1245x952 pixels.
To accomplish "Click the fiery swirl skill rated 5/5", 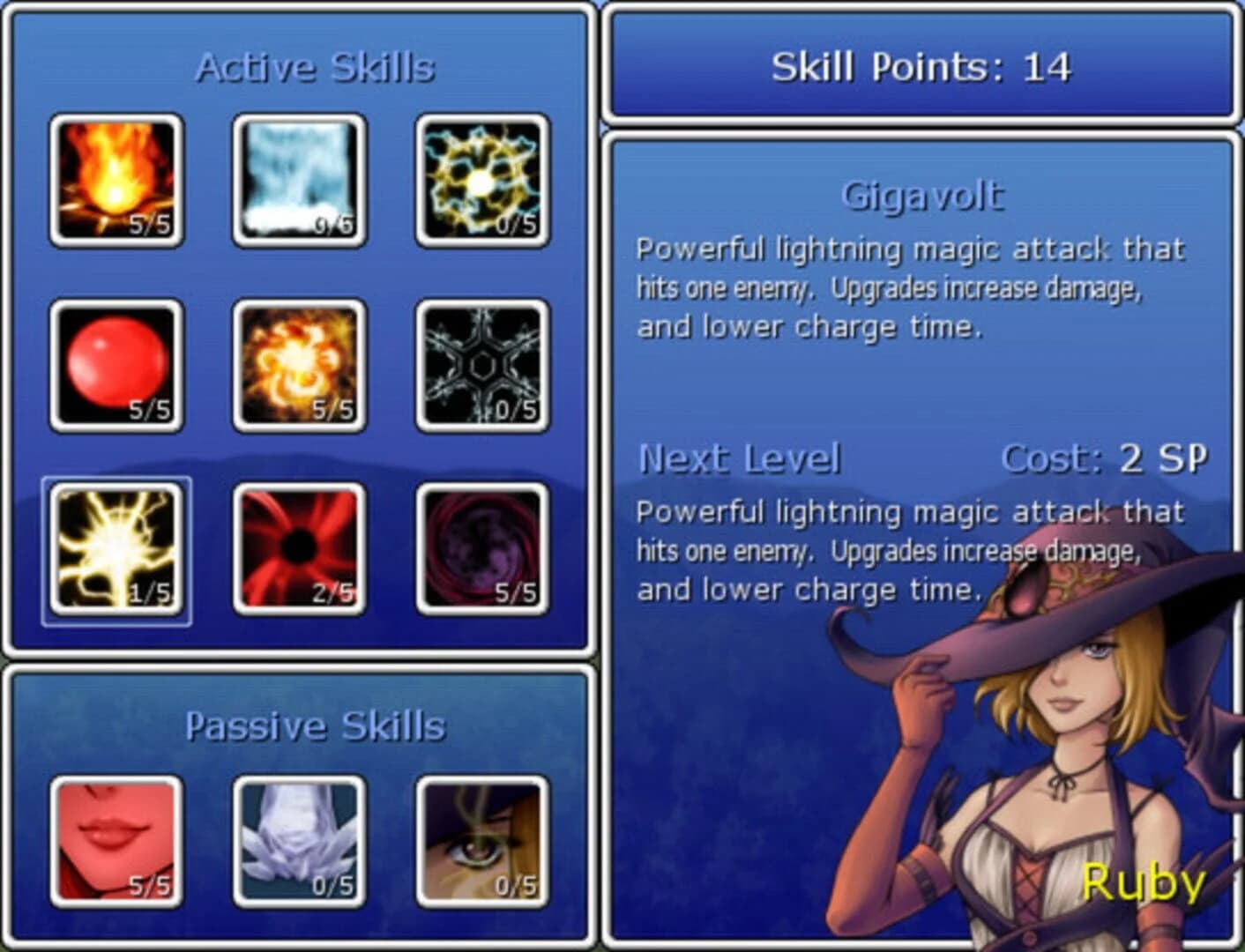I will pos(296,363).
